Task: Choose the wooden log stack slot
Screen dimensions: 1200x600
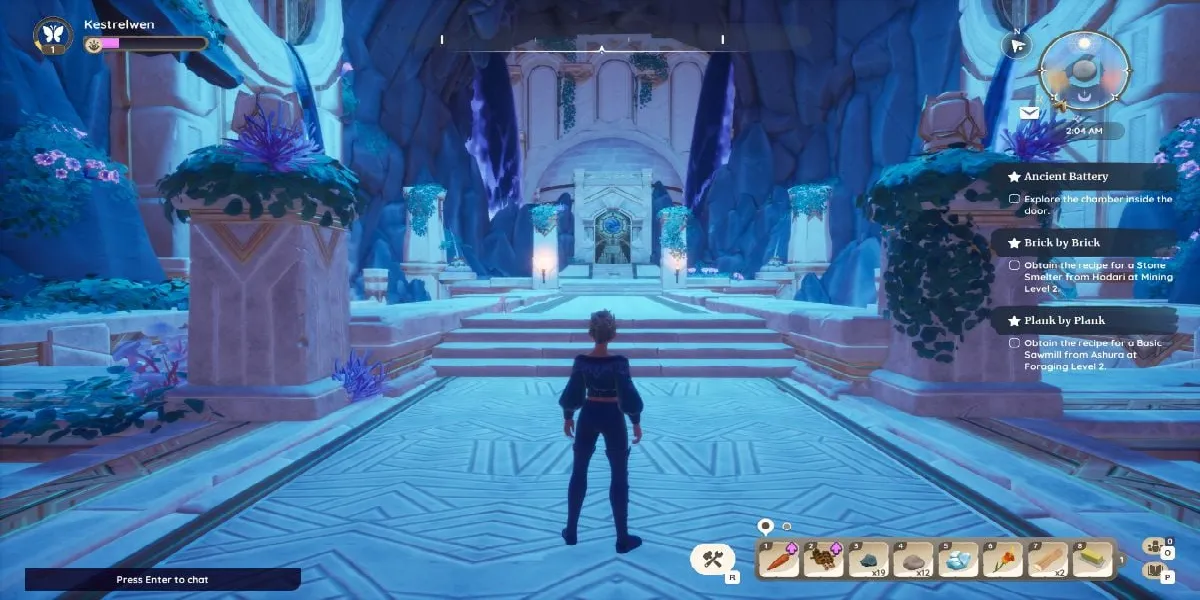Action: click(1048, 561)
